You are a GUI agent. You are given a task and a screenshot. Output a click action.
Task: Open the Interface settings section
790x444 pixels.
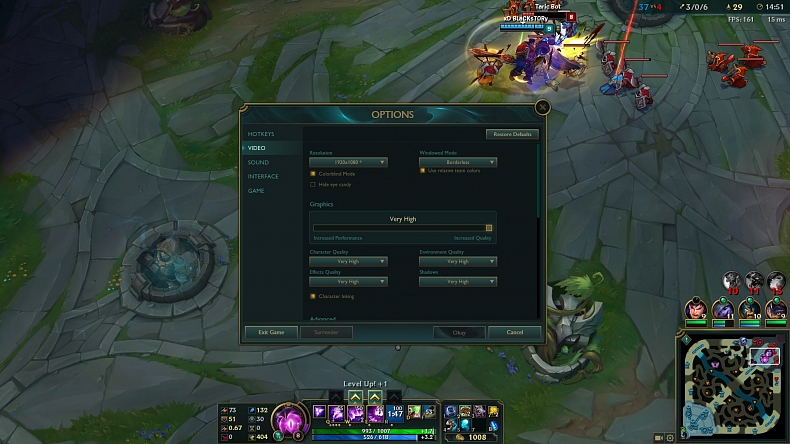(x=263, y=176)
